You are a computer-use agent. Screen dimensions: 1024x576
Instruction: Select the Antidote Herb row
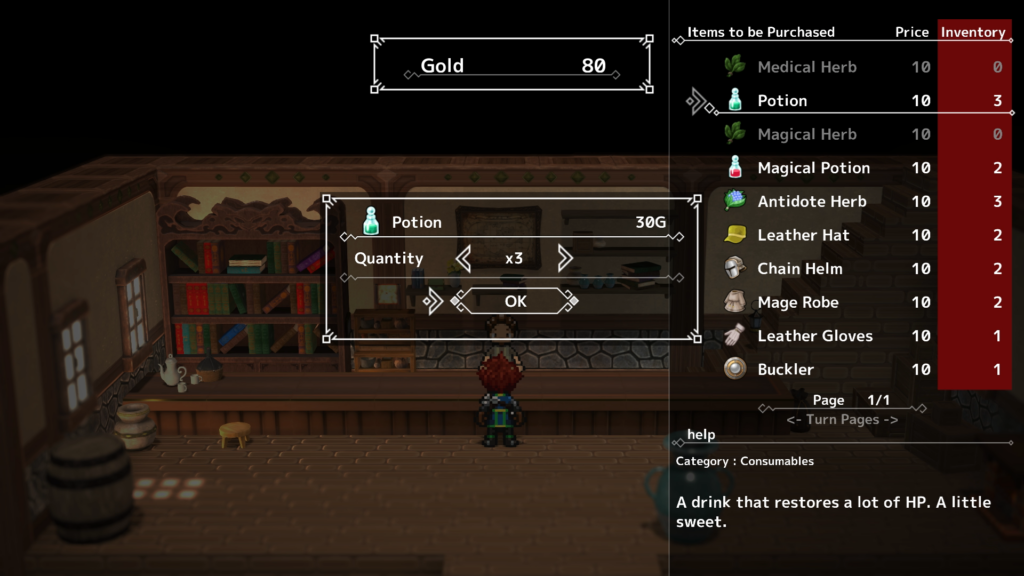pos(811,202)
